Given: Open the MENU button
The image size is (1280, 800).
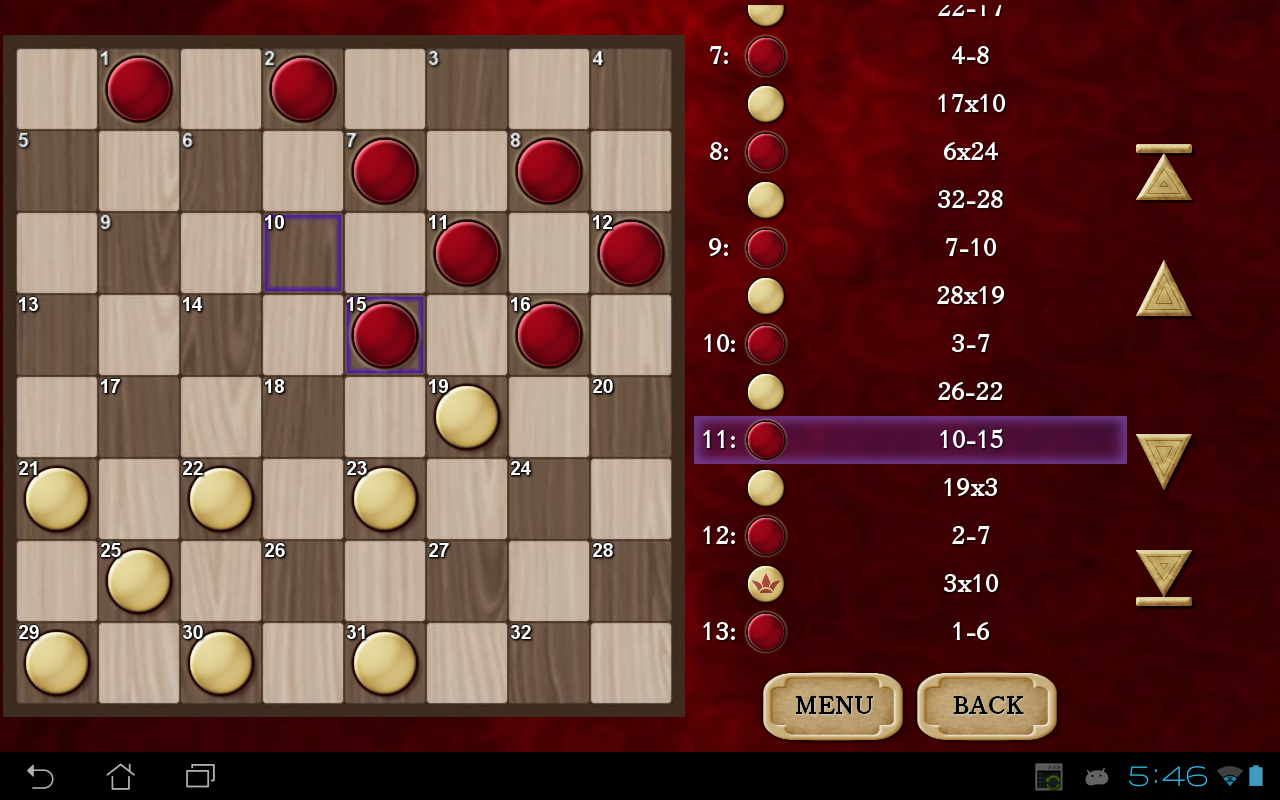Looking at the screenshot, I should click(832, 706).
